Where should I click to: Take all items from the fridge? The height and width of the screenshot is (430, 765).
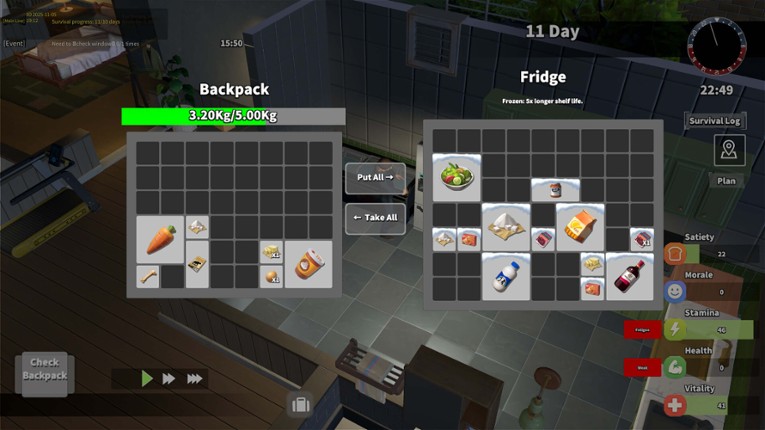click(x=375, y=218)
